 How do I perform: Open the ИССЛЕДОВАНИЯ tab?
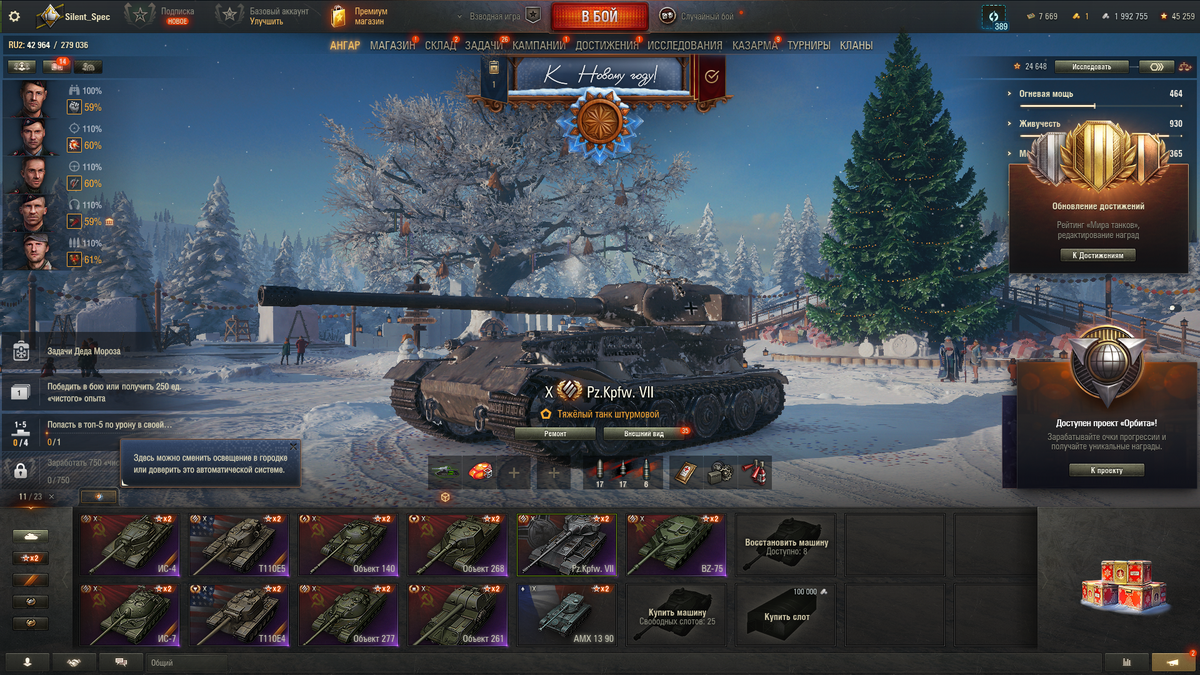tap(684, 45)
